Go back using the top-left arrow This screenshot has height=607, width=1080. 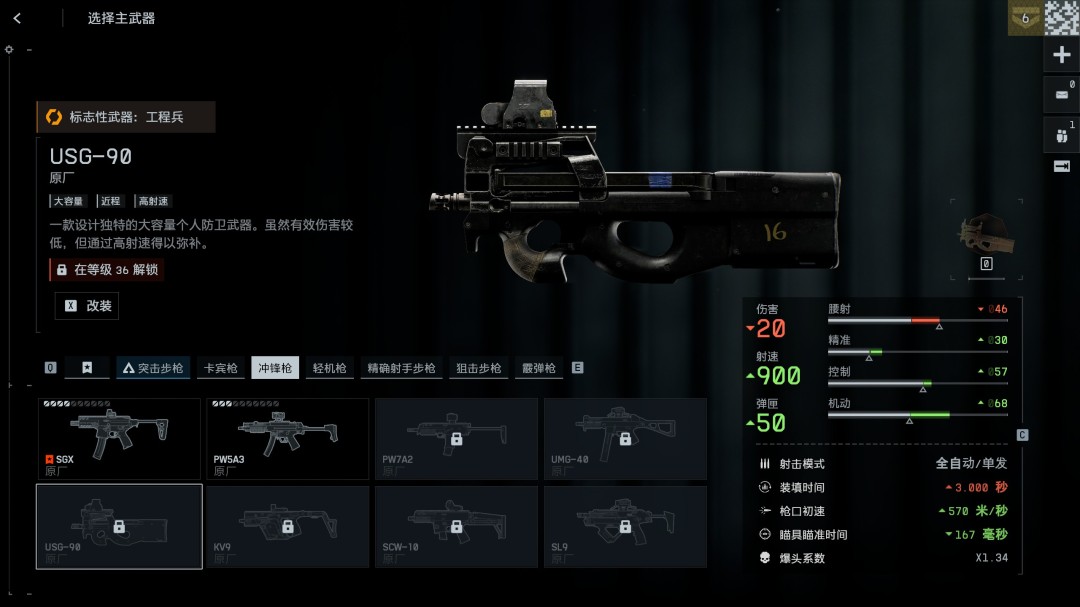pos(17,18)
